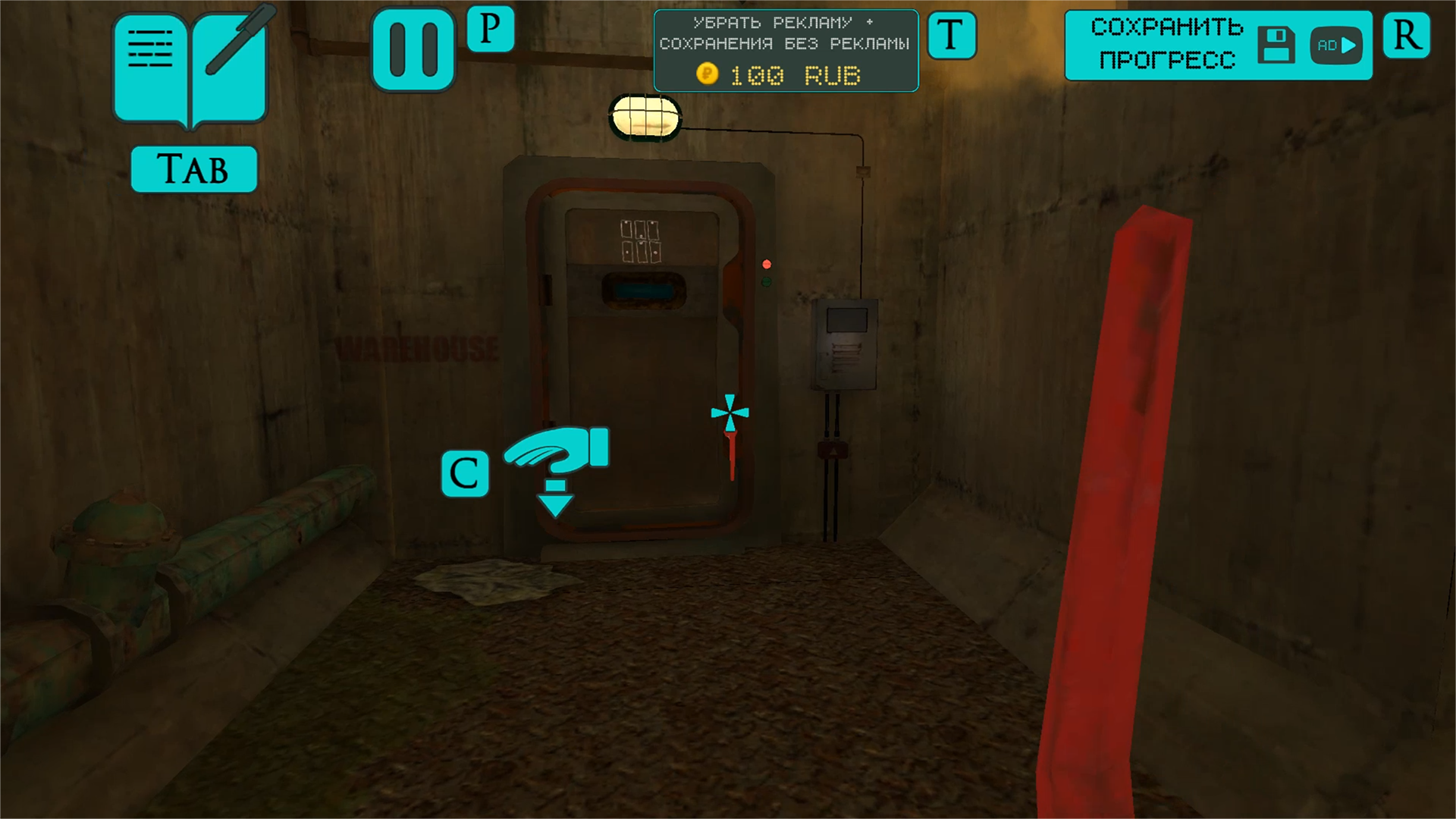Screen dimensions: 1456x819
Task: Click the floppy disk save icon
Action: tap(1277, 45)
